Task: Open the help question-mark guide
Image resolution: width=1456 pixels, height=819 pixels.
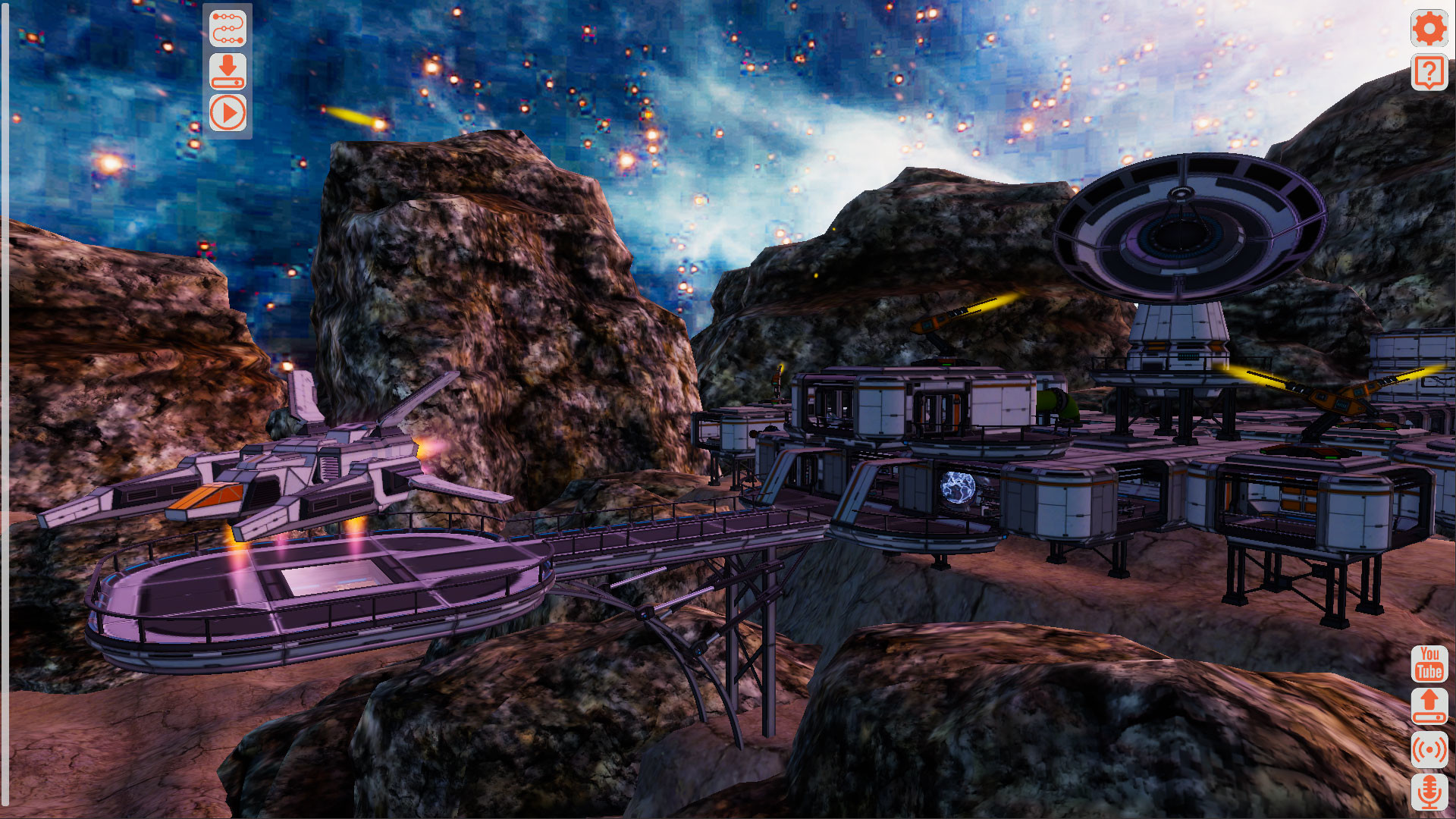Action: pyautogui.click(x=1429, y=74)
